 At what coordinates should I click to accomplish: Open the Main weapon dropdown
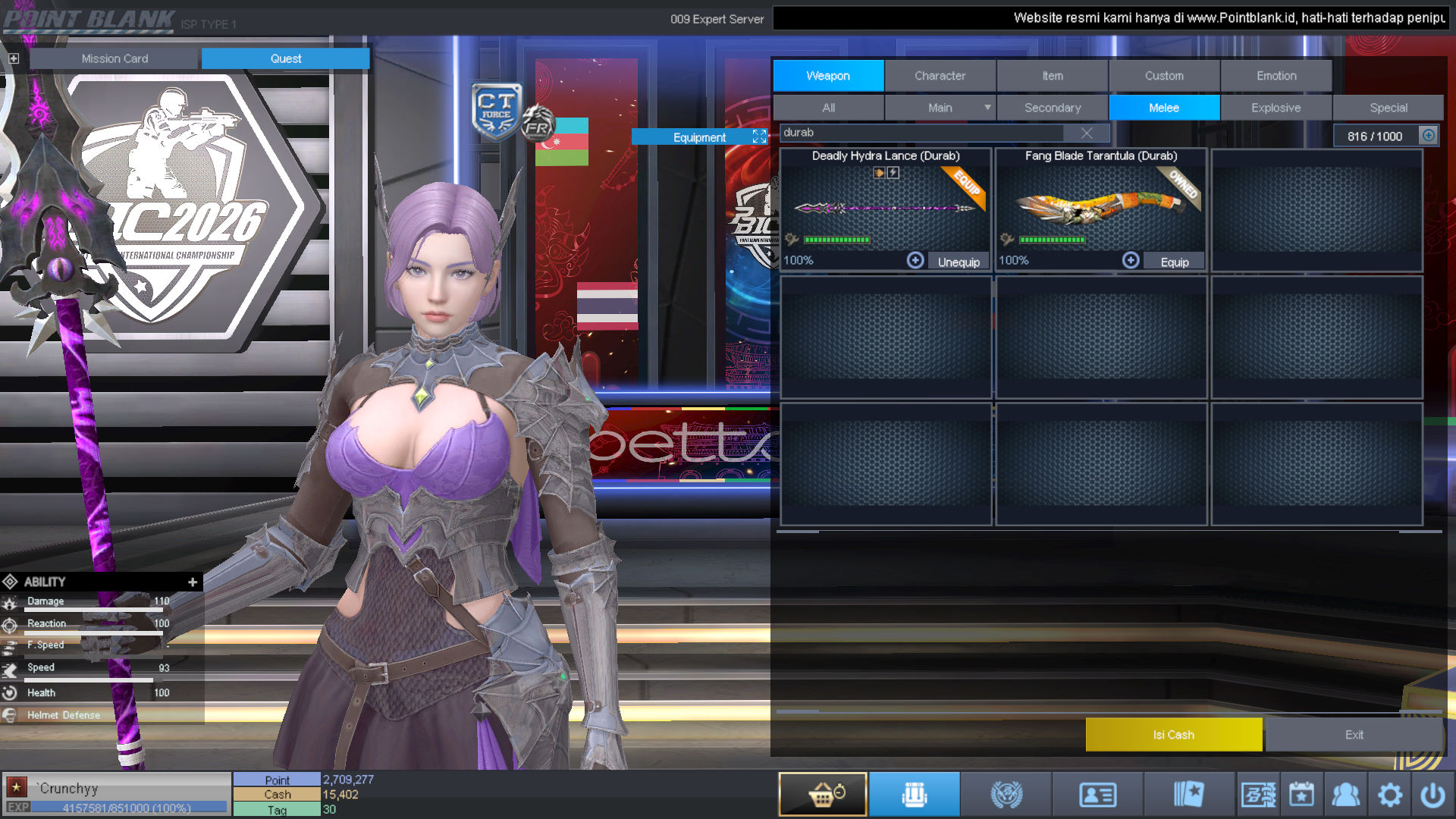[x=987, y=108]
